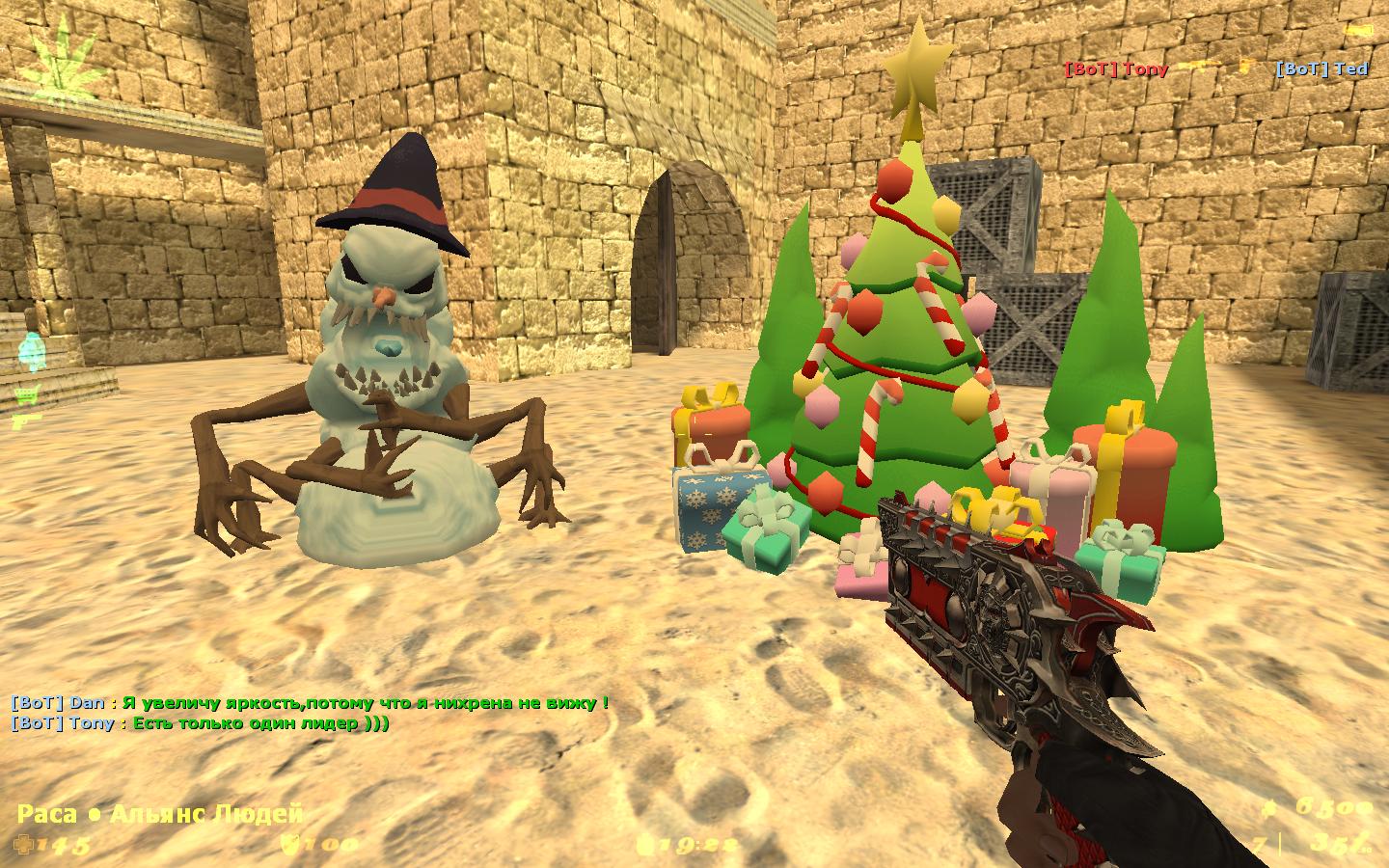The height and width of the screenshot is (868, 1389).
Task: Click the cyan snowman status icon
Action: 32,352
